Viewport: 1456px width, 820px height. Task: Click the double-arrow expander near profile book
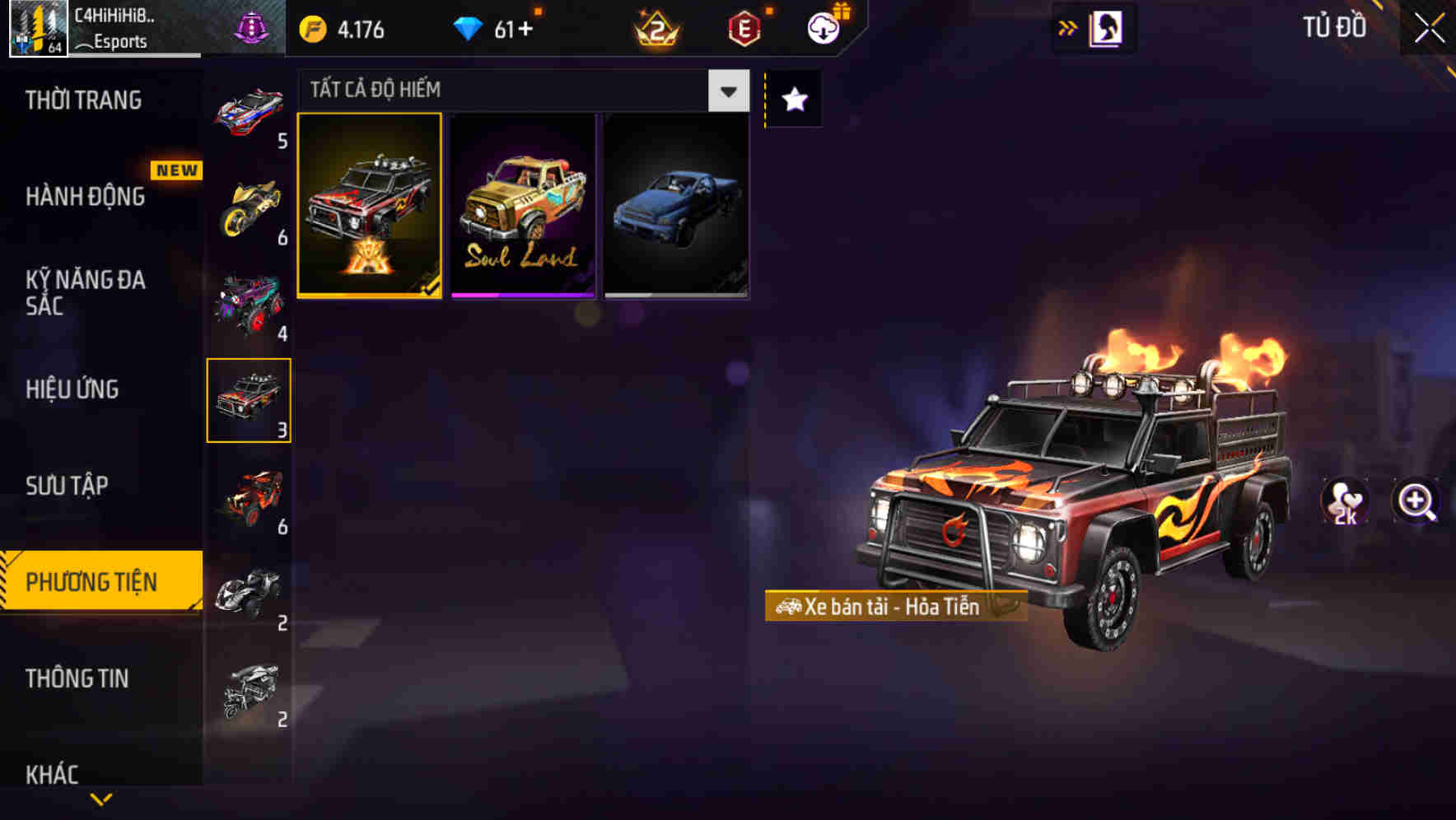pyautogui.click(x=1068, y=27)
